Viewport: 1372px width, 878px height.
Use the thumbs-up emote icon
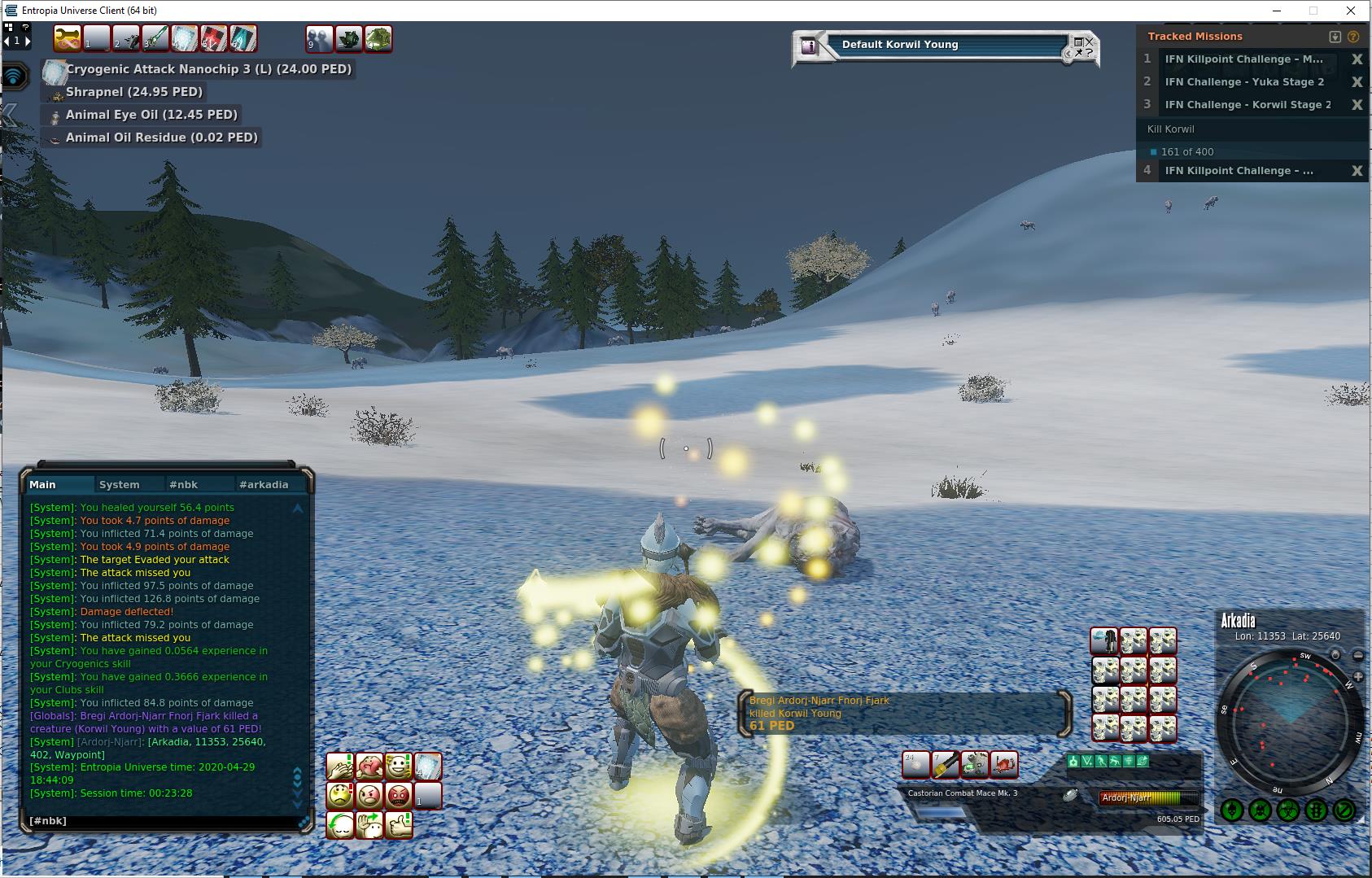click(x=399, y=825)
